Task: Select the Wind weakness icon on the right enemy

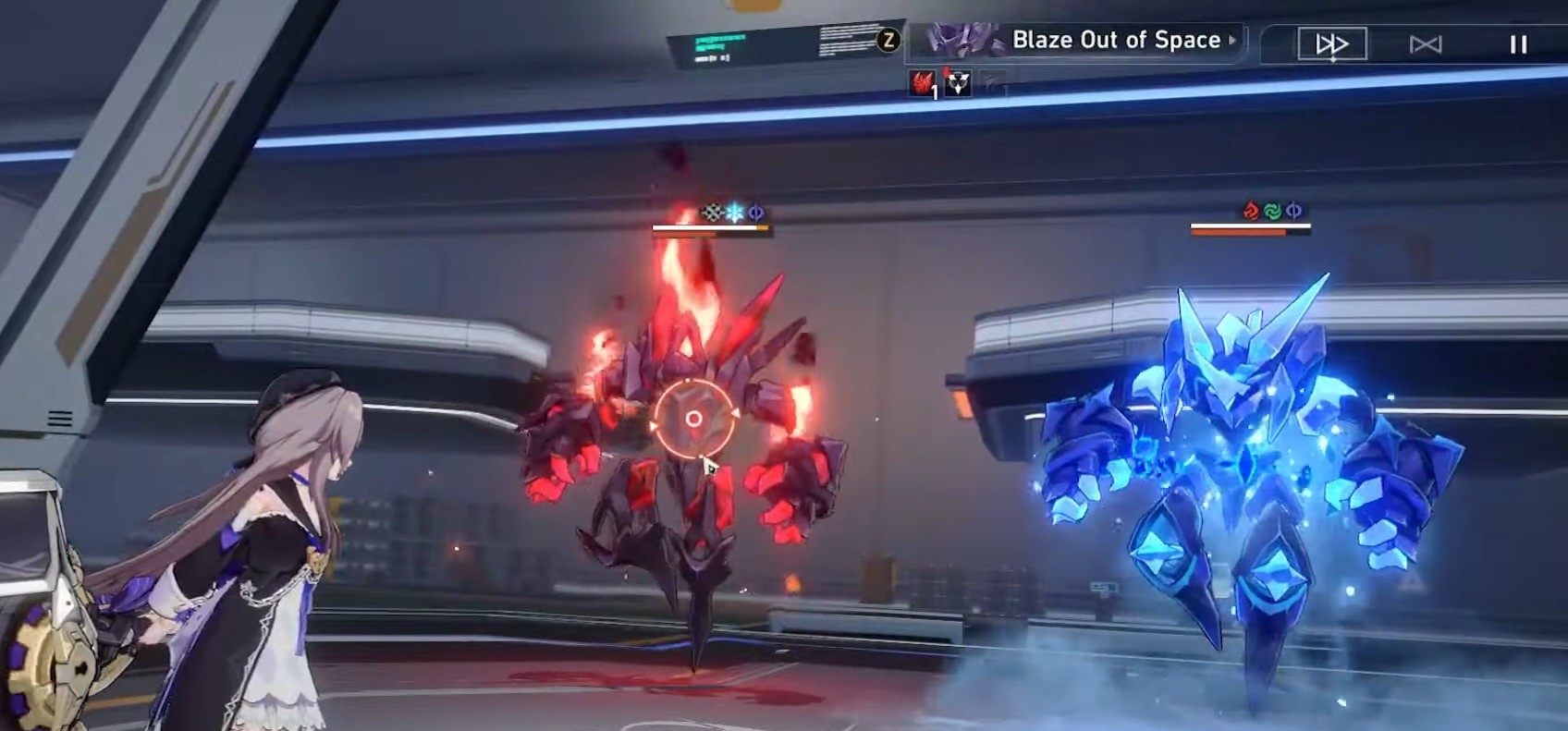Action: click(x=1272, y=212)
